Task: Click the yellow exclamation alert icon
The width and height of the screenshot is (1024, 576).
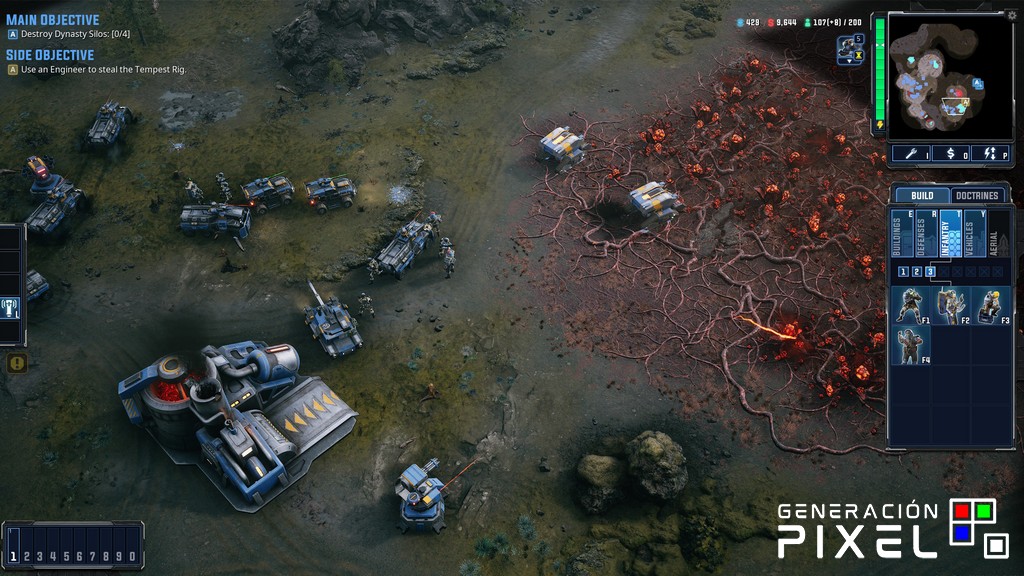Action: click(x=16, y=363)
